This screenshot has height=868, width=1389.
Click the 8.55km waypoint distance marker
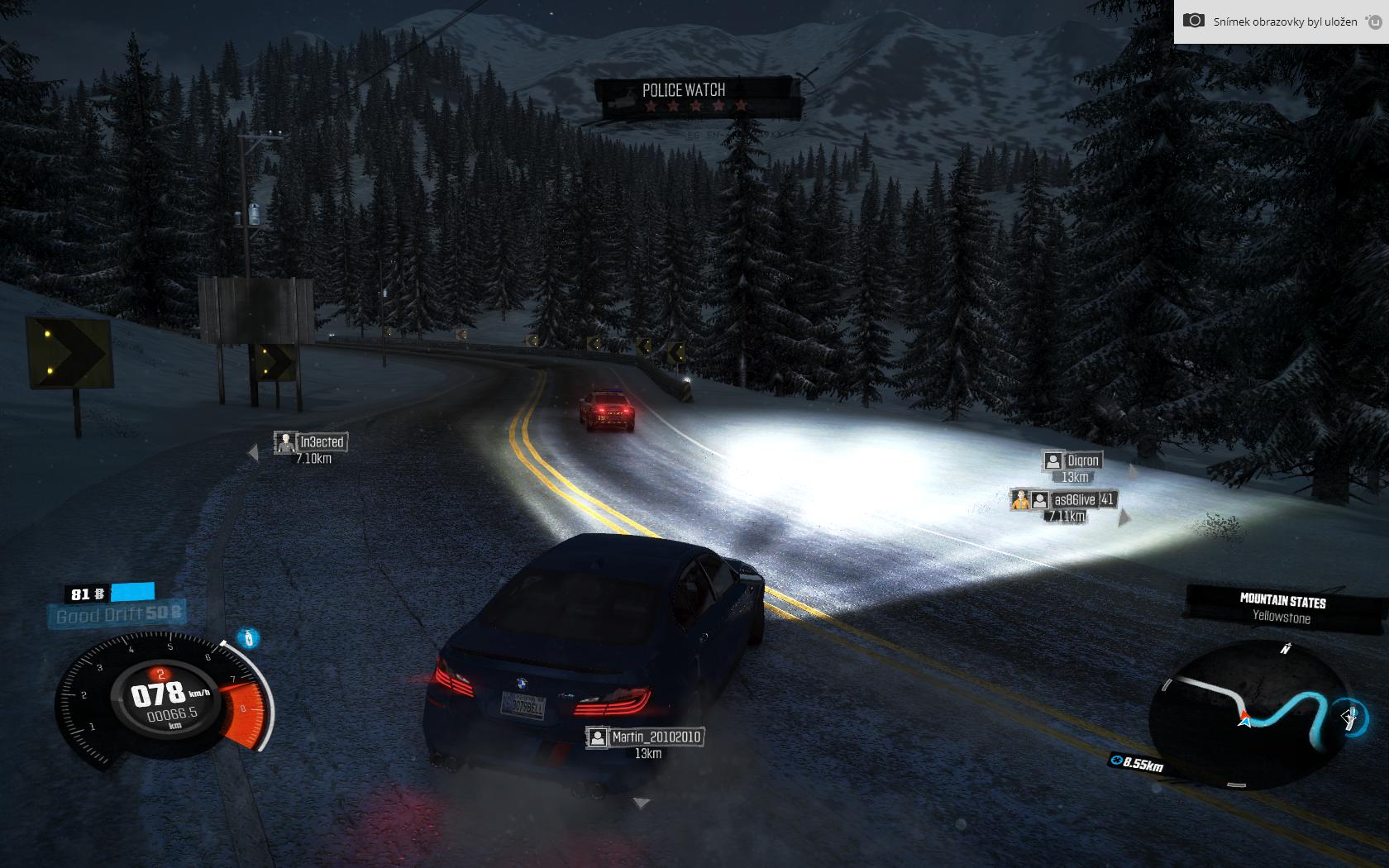(x=1138, y=764)
